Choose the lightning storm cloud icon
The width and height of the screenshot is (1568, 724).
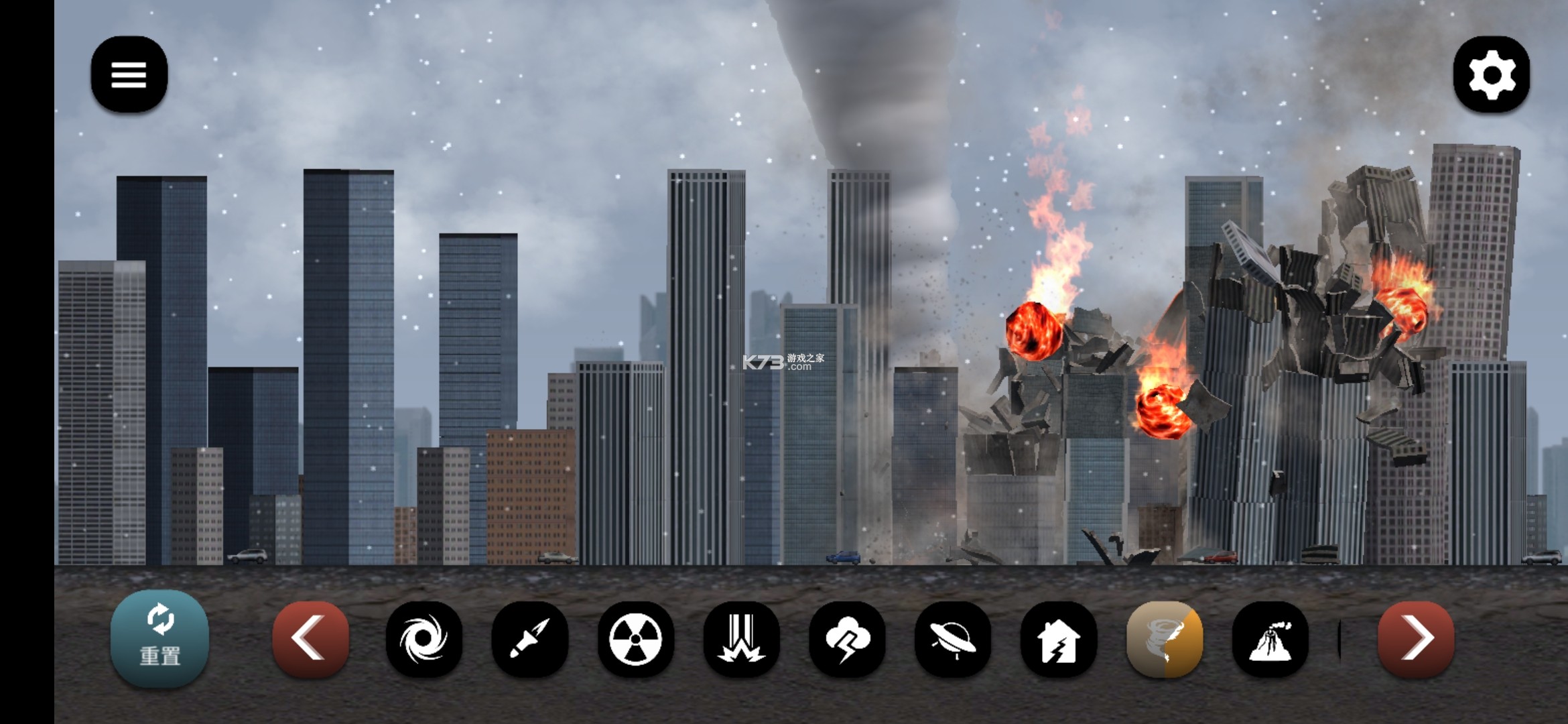pos(847,638)
